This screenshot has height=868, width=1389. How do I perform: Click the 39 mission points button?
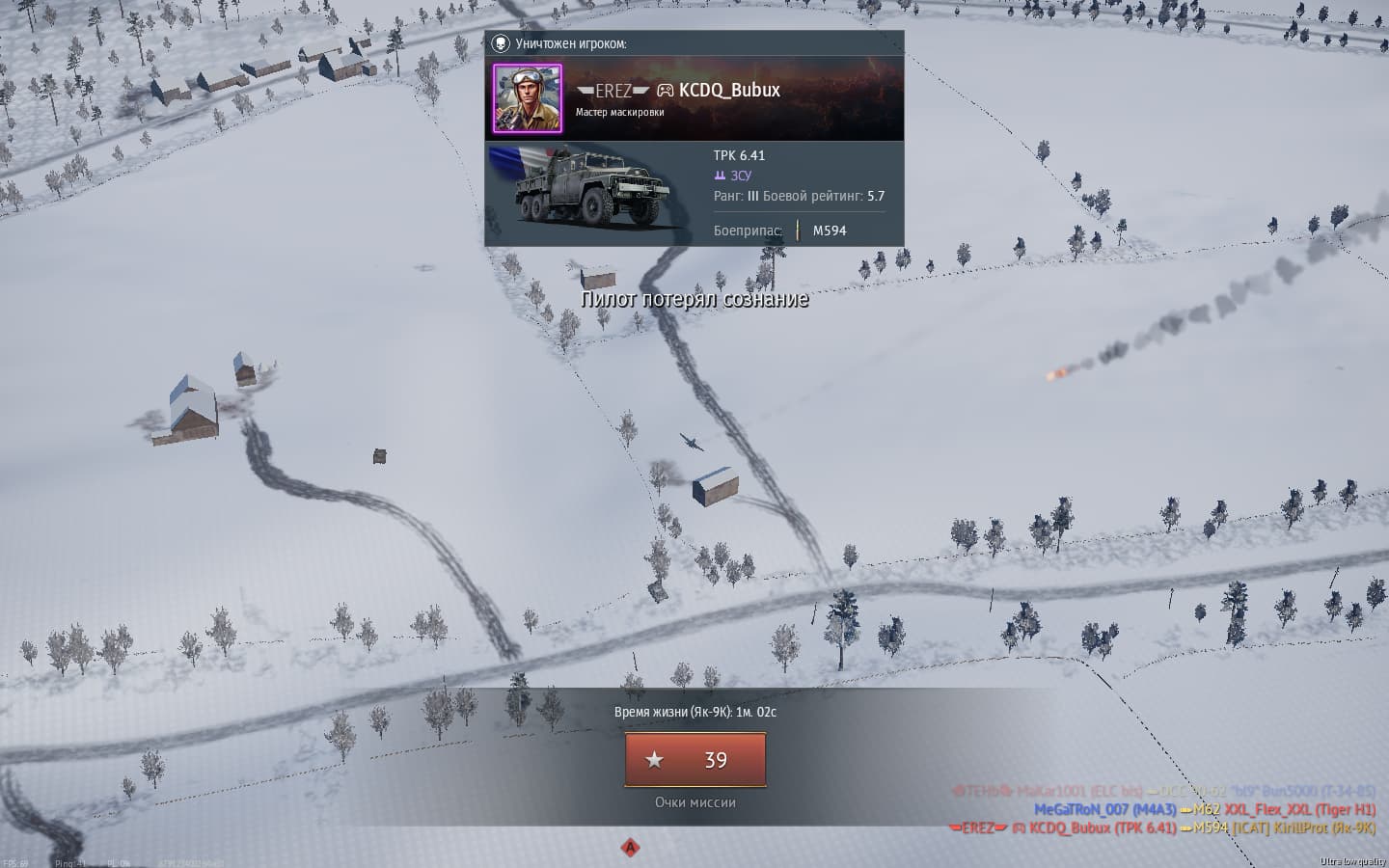pos(695,760)
